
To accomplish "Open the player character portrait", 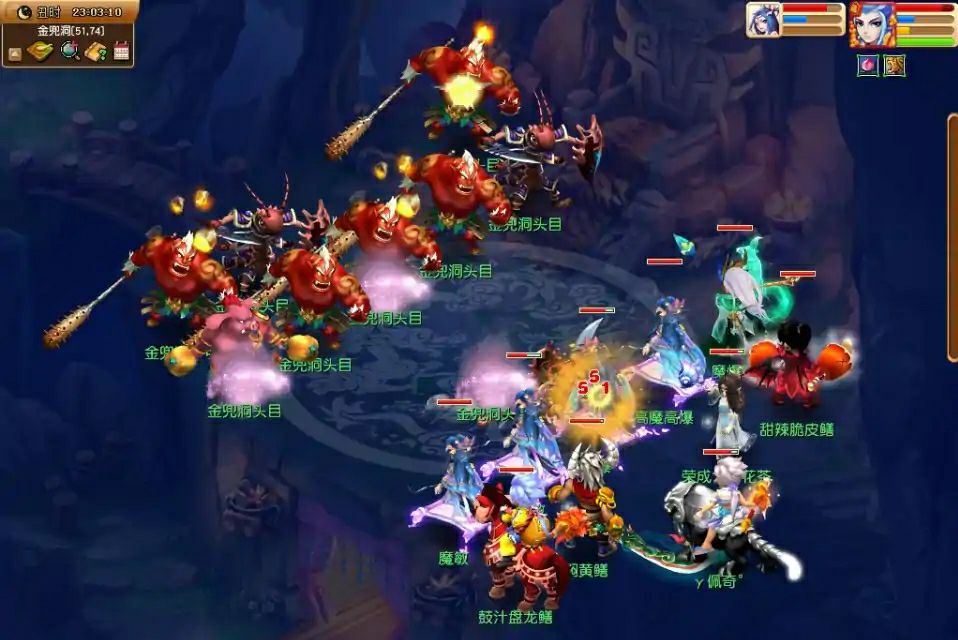I will pos(871,24).
